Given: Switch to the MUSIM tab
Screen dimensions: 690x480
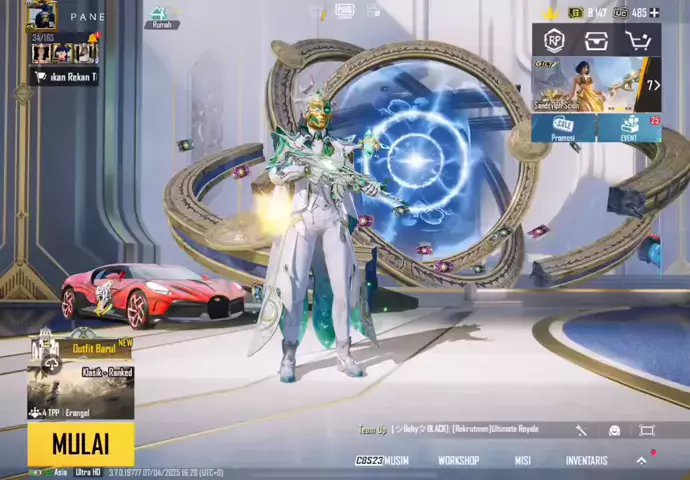Looking at the screenshot, I should 384,460.
